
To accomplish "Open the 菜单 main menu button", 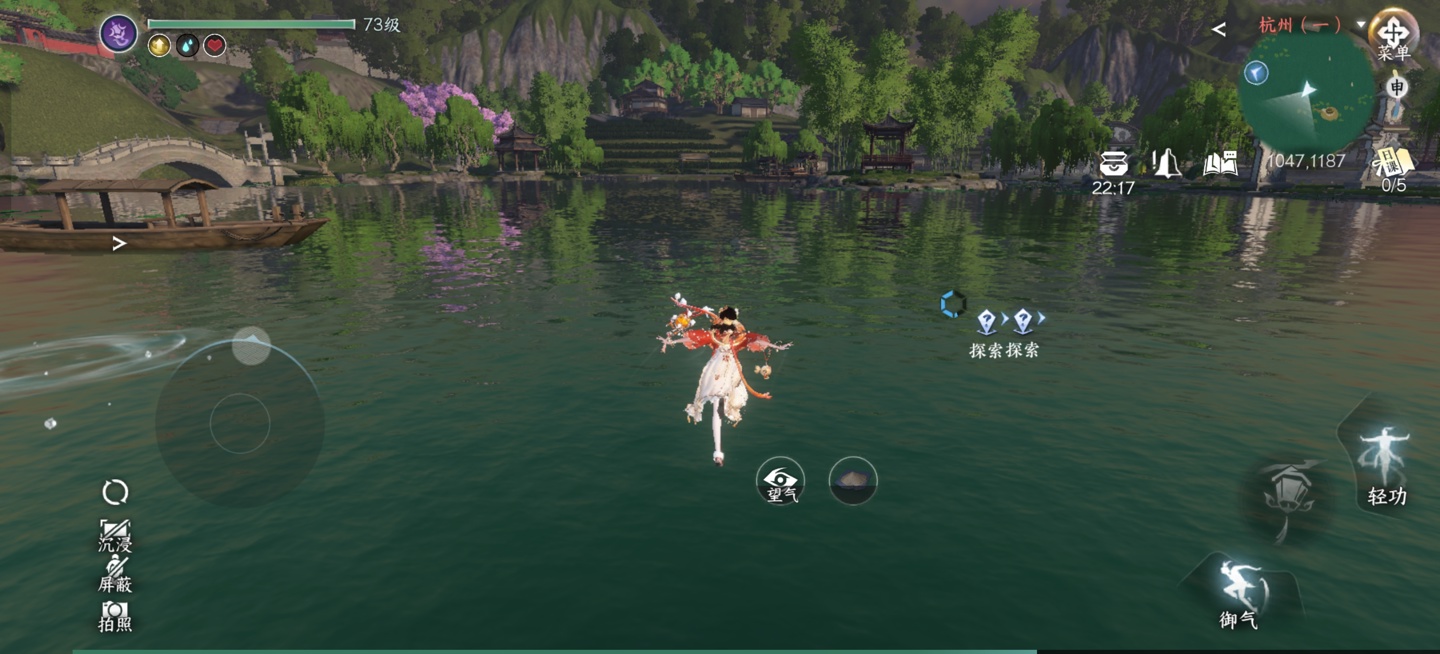I will pyautogui.click(x=1393, y=34).
